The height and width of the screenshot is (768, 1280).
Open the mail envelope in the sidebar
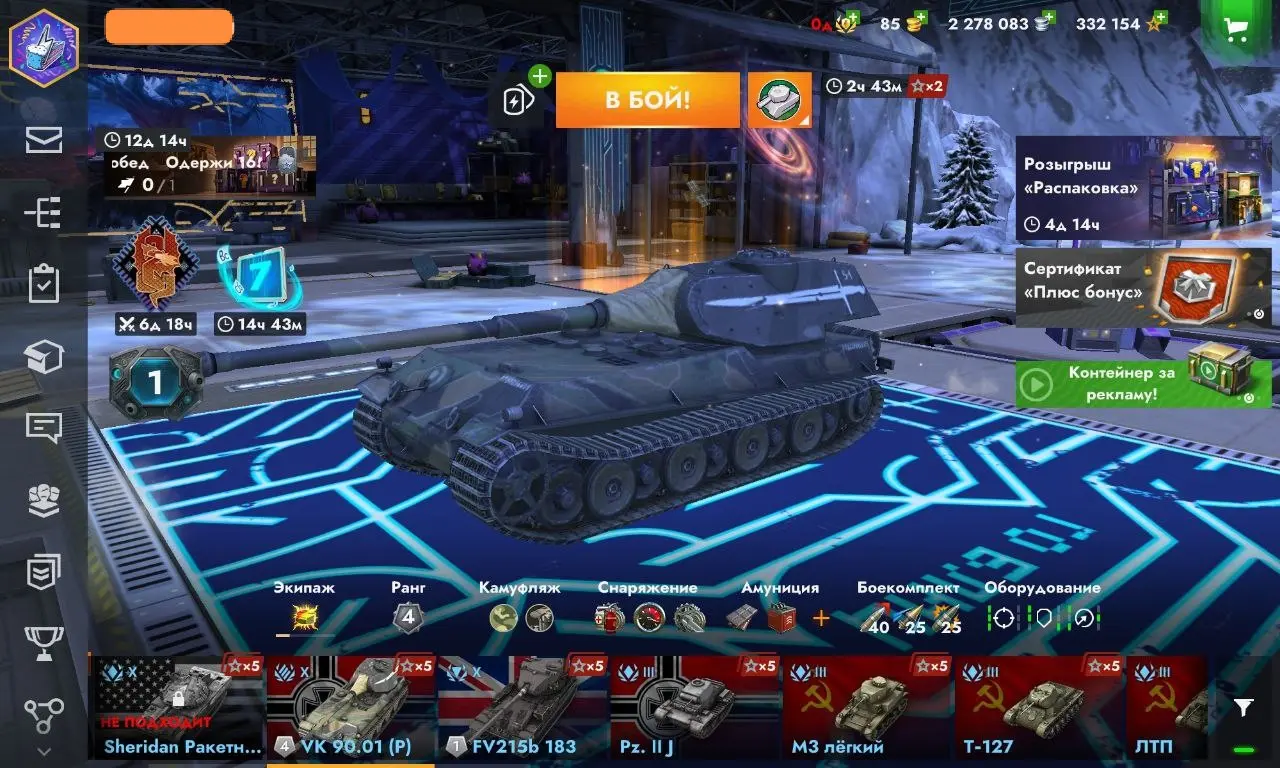44,140
